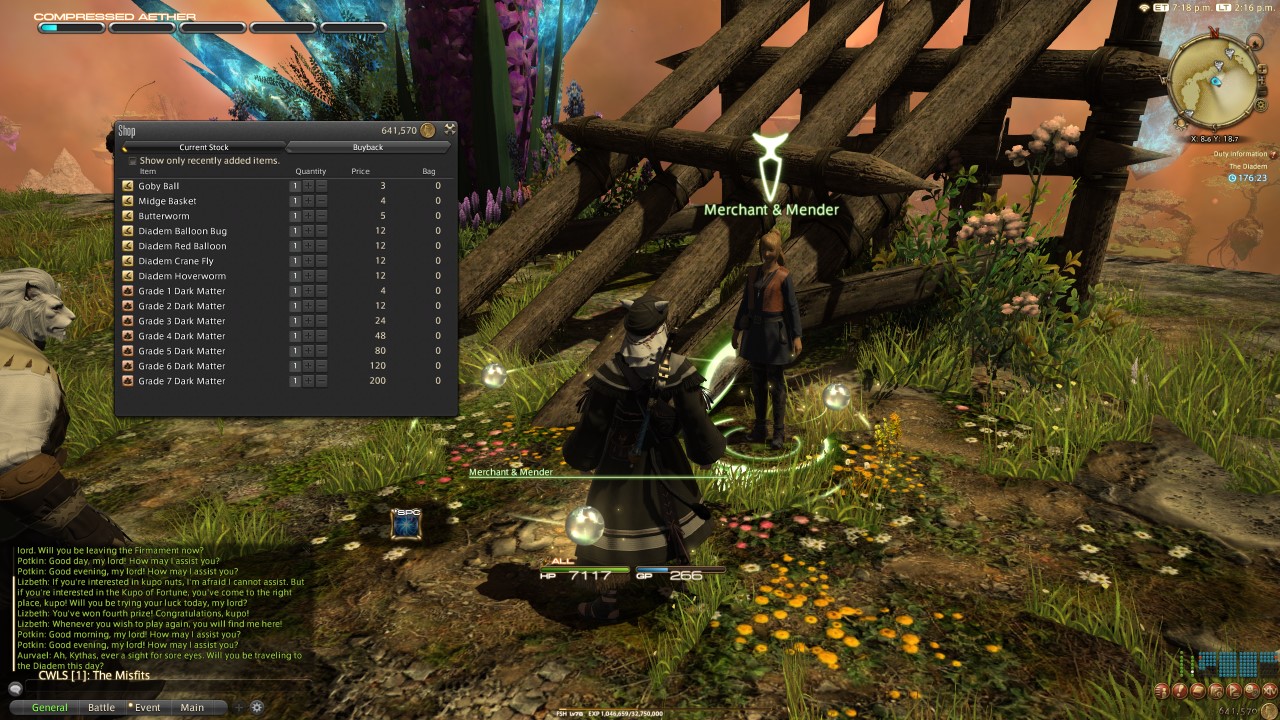This screenshot has width=1280, height=720.
Task: Click the Grade 7 Dark Matter item icon
Action: click(129, 381)
